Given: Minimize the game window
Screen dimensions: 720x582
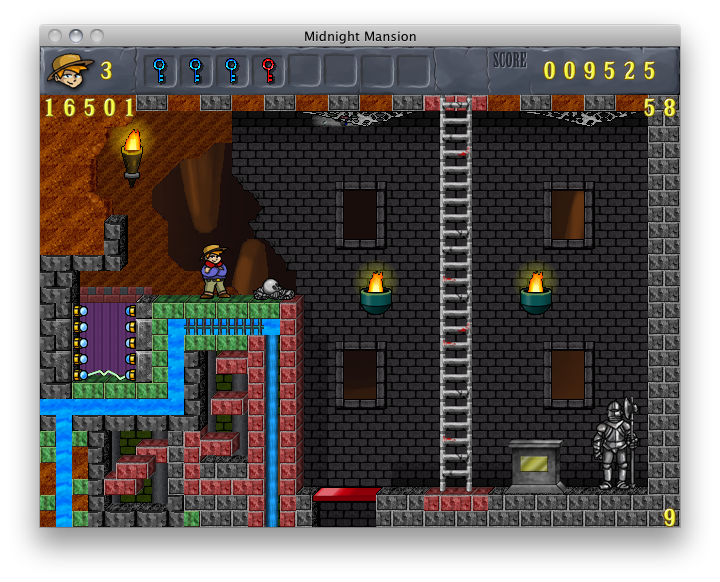Looking at the screenshot, I should click(x=76, y=36).
